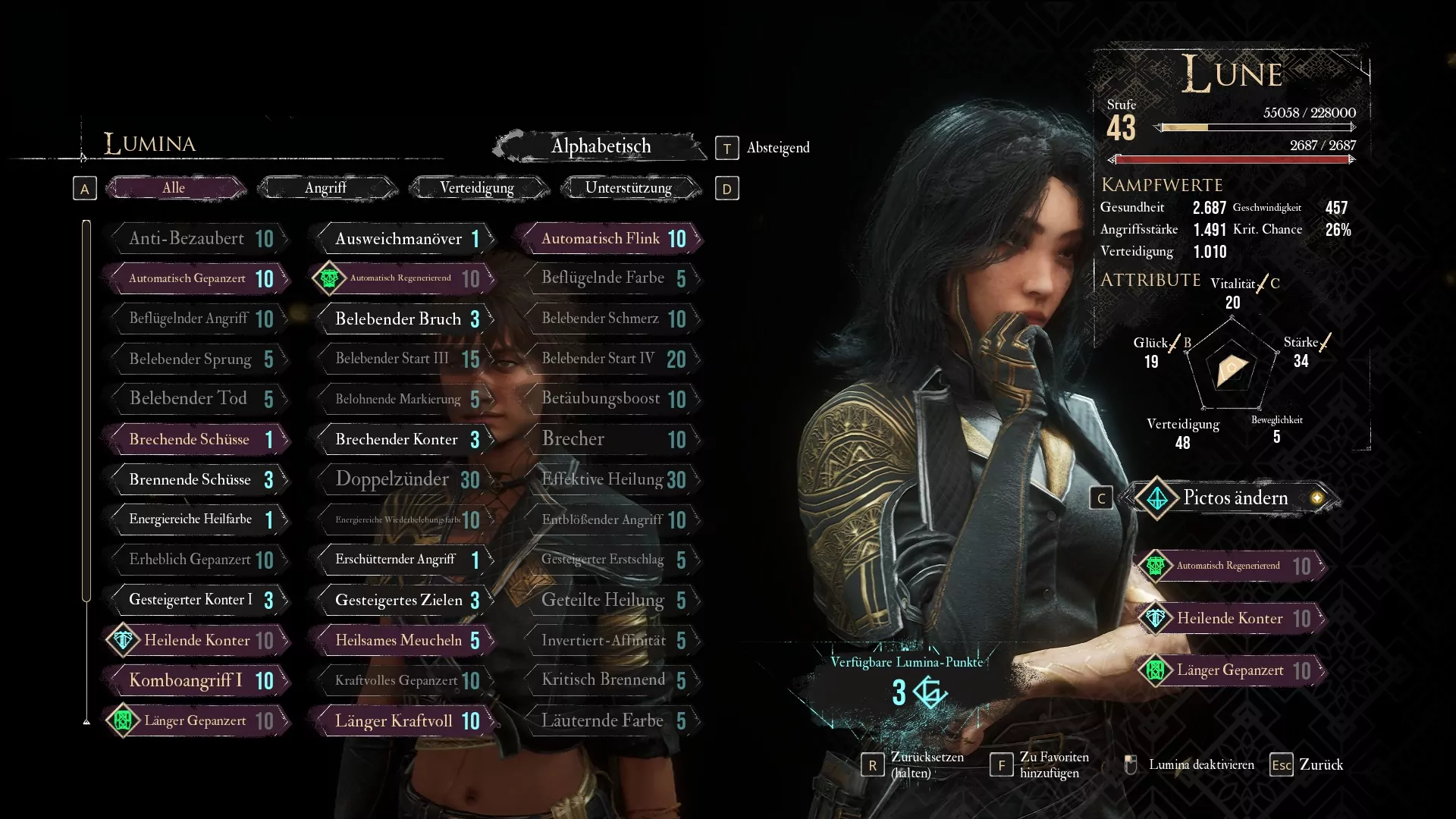Choose the Alle filter tab

[174, 188]
